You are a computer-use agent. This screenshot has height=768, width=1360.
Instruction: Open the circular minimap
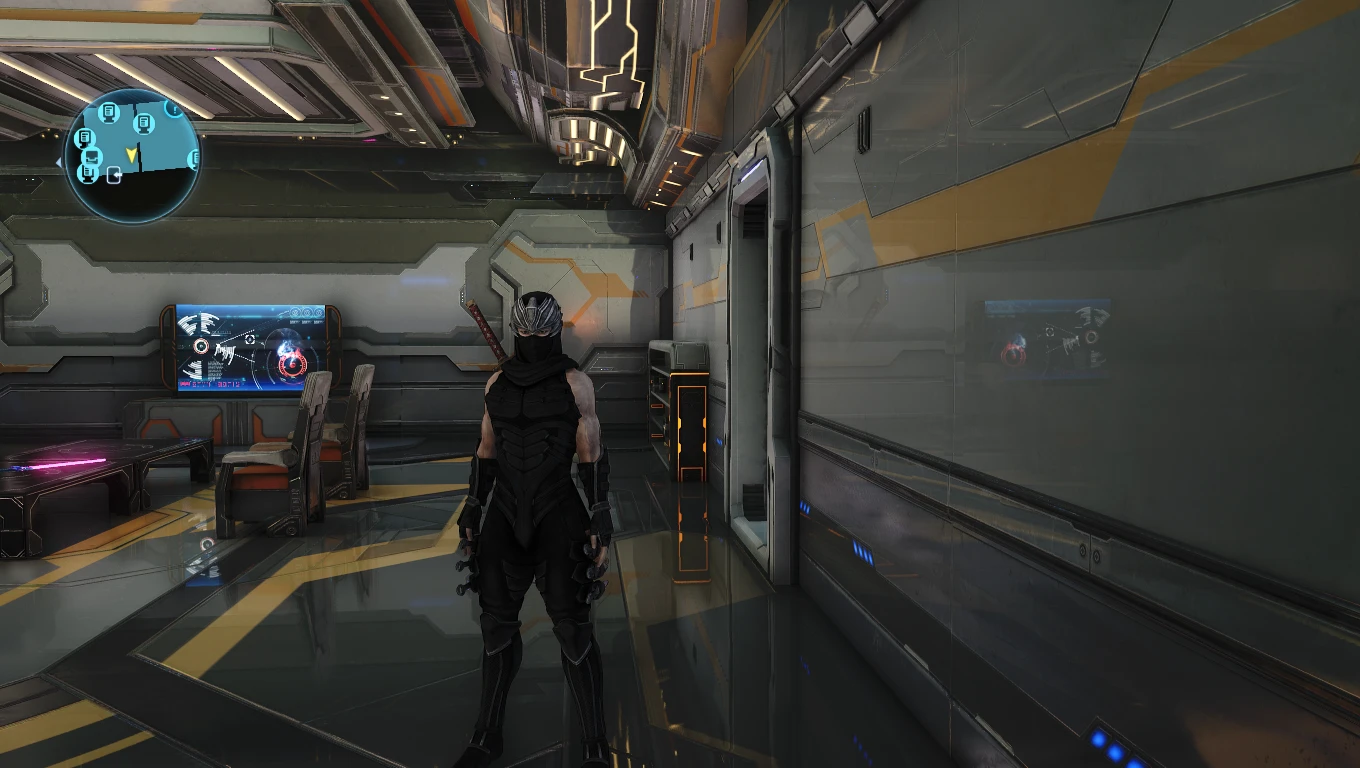tap(132, 156)
